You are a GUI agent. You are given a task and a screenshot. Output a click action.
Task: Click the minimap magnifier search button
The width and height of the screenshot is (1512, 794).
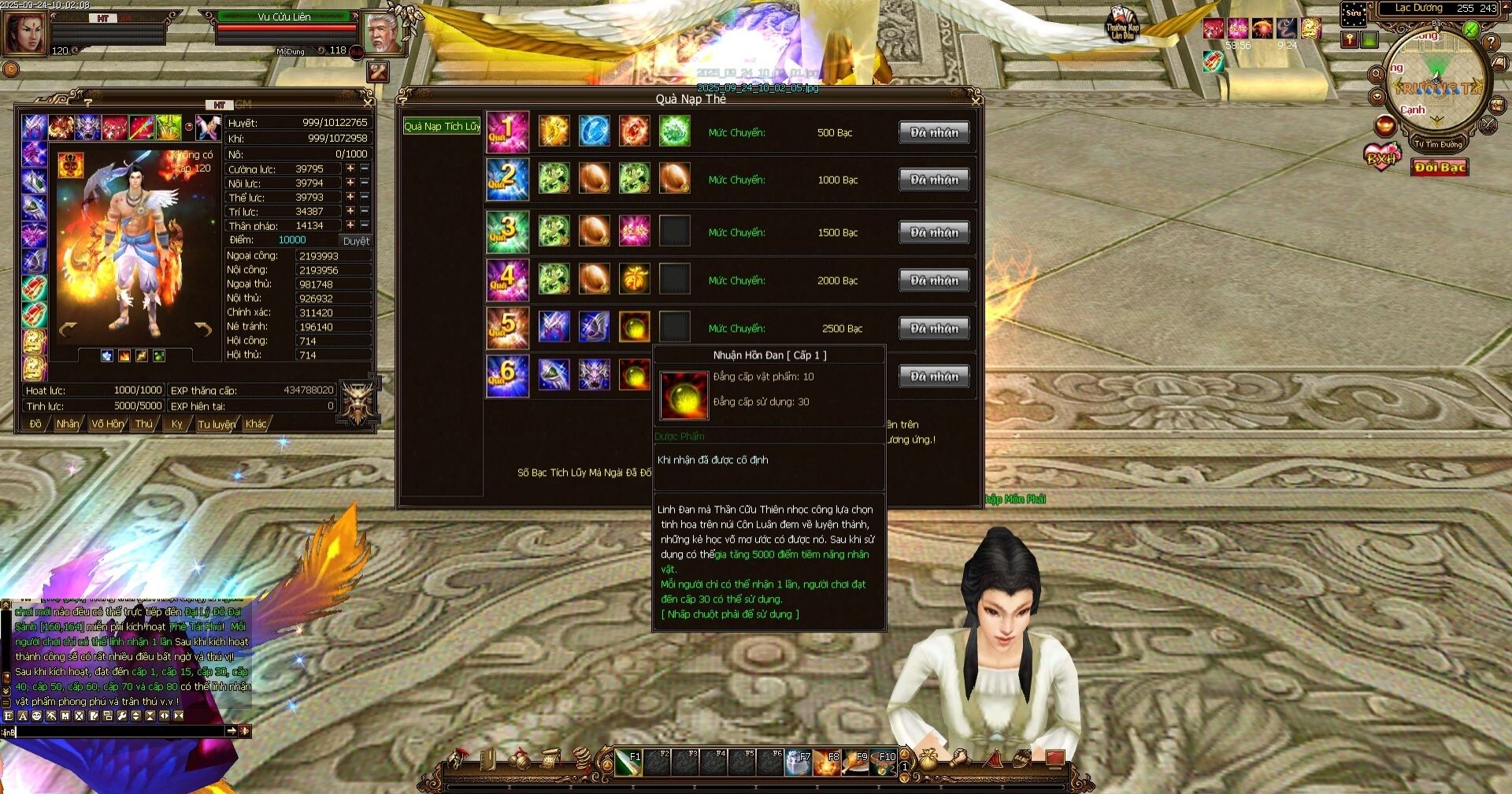pos(1377,75)
